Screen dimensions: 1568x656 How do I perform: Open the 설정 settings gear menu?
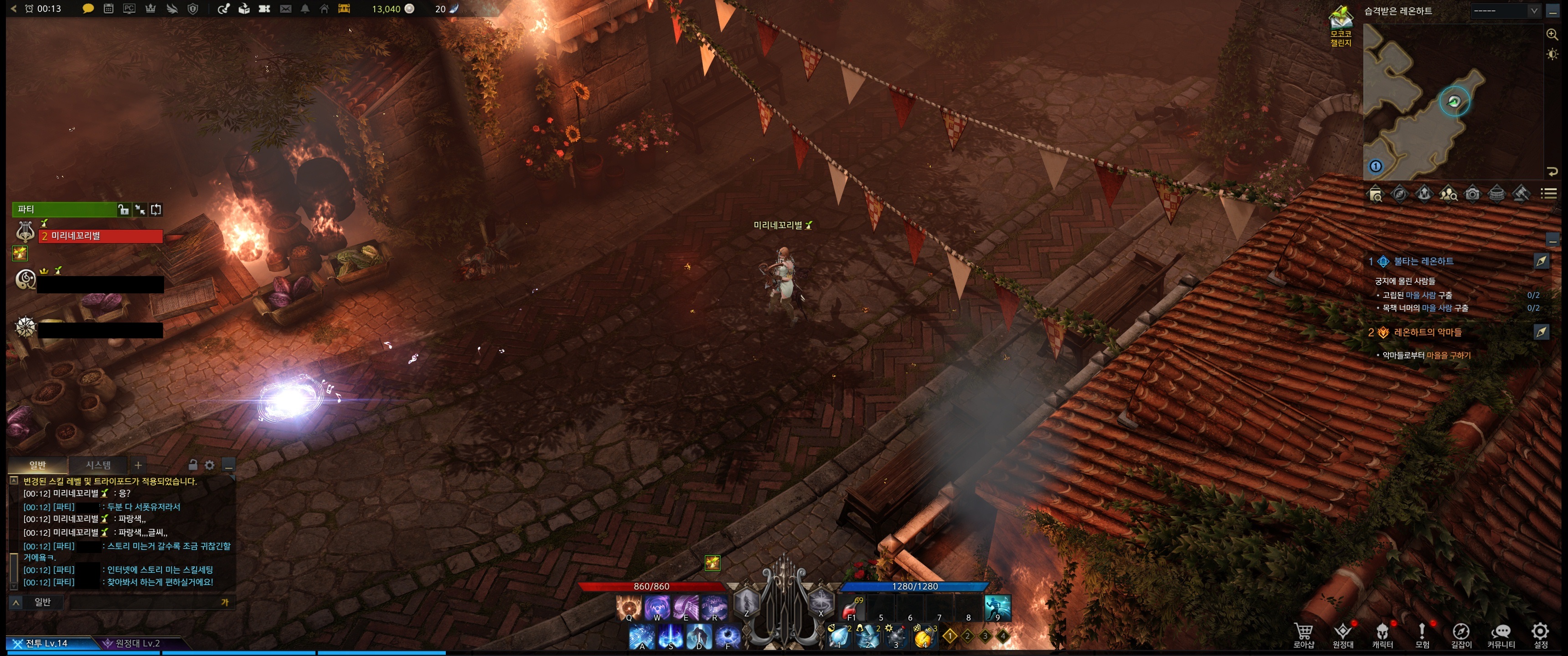(x=1540, y=635)
